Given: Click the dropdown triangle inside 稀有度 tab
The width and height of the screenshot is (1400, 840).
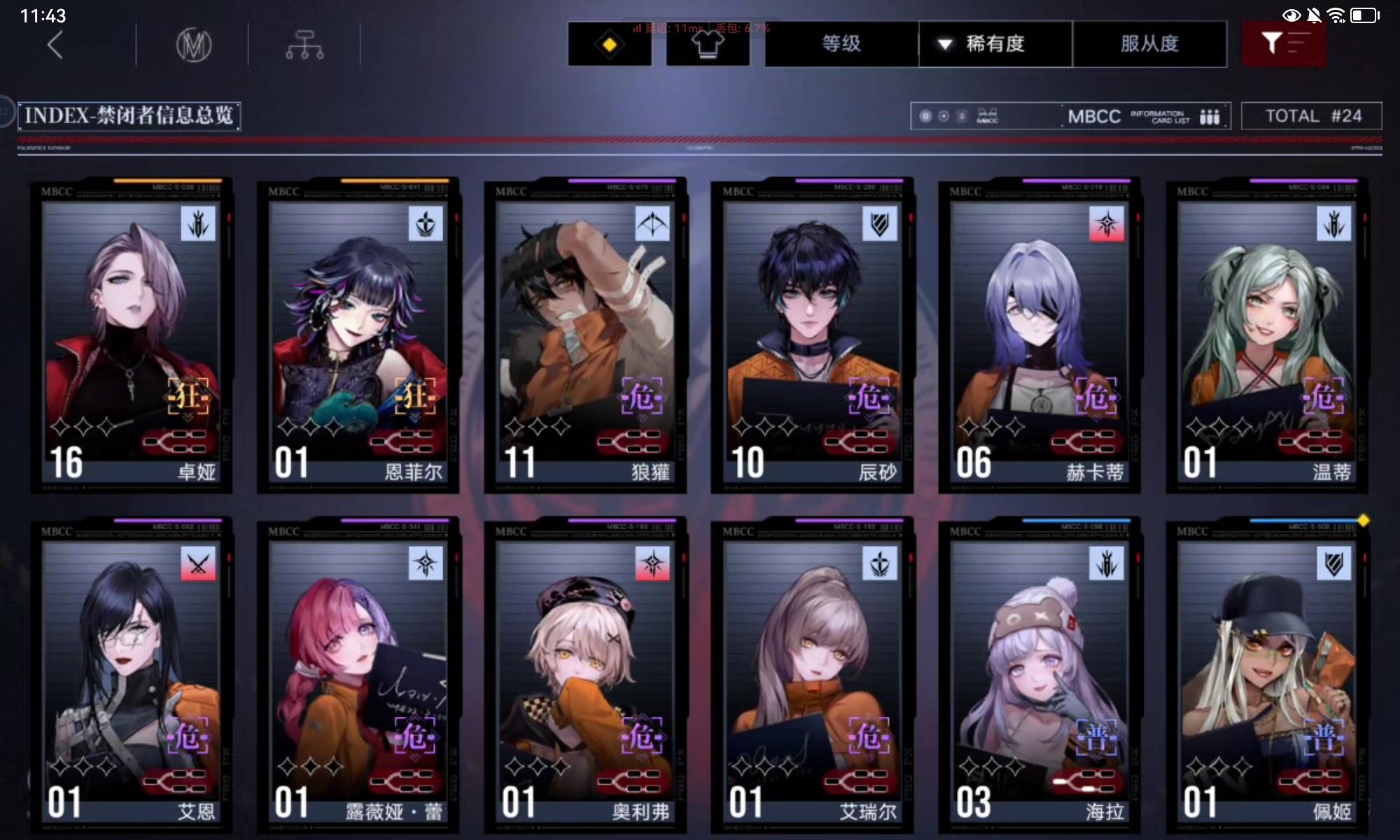Looking at the screenshot, I should point(944,44).
